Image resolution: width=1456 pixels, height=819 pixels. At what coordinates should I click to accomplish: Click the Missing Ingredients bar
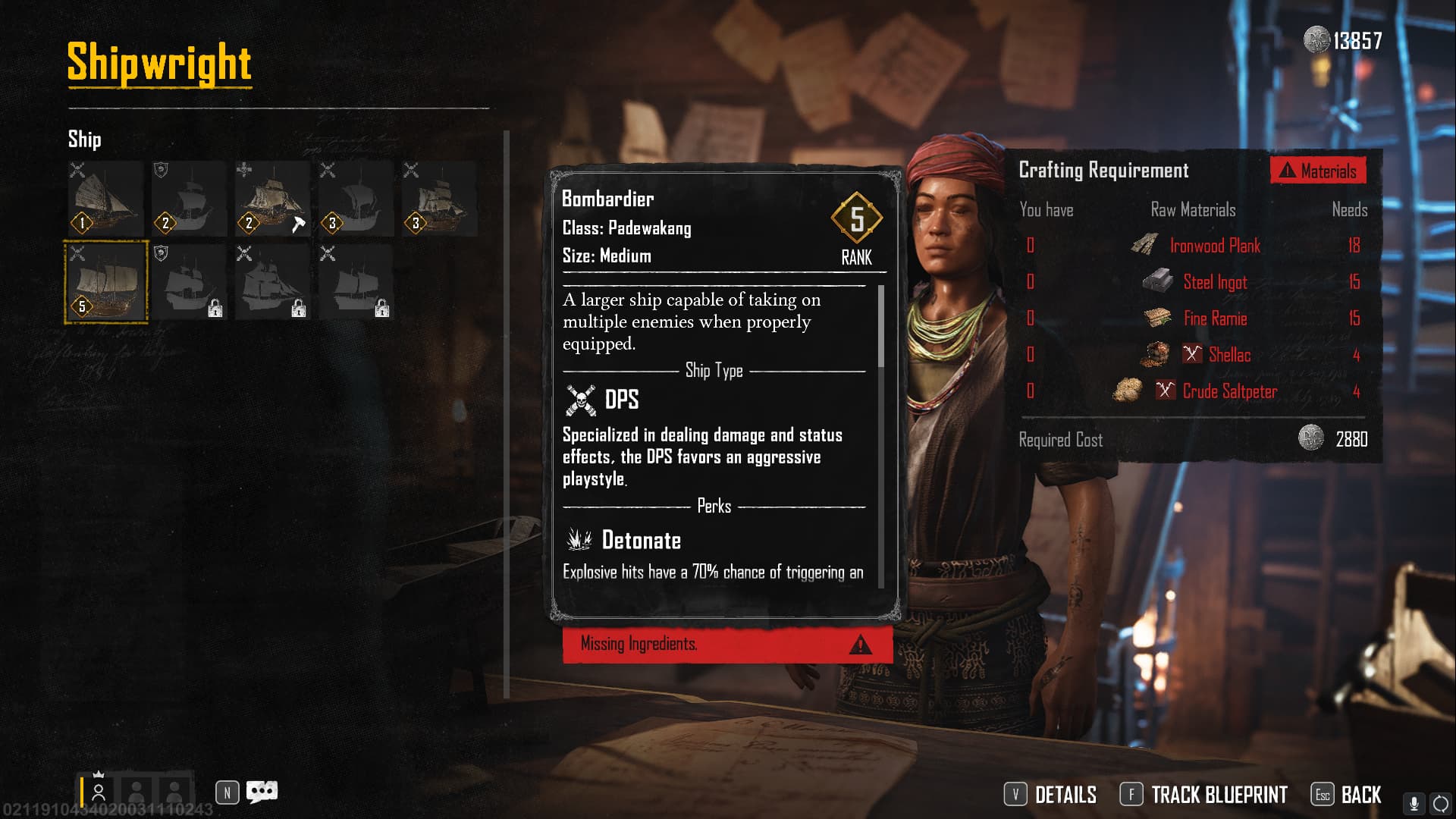coord(726,645)
